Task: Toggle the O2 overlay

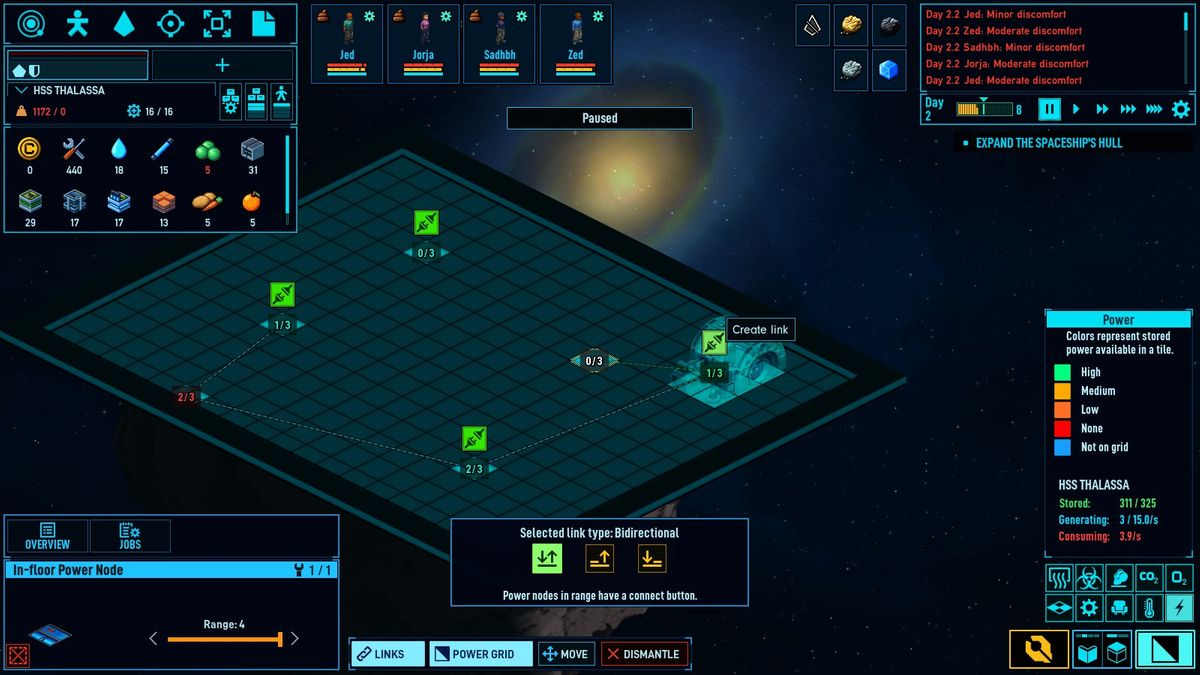Action: tap(1179, 577)
